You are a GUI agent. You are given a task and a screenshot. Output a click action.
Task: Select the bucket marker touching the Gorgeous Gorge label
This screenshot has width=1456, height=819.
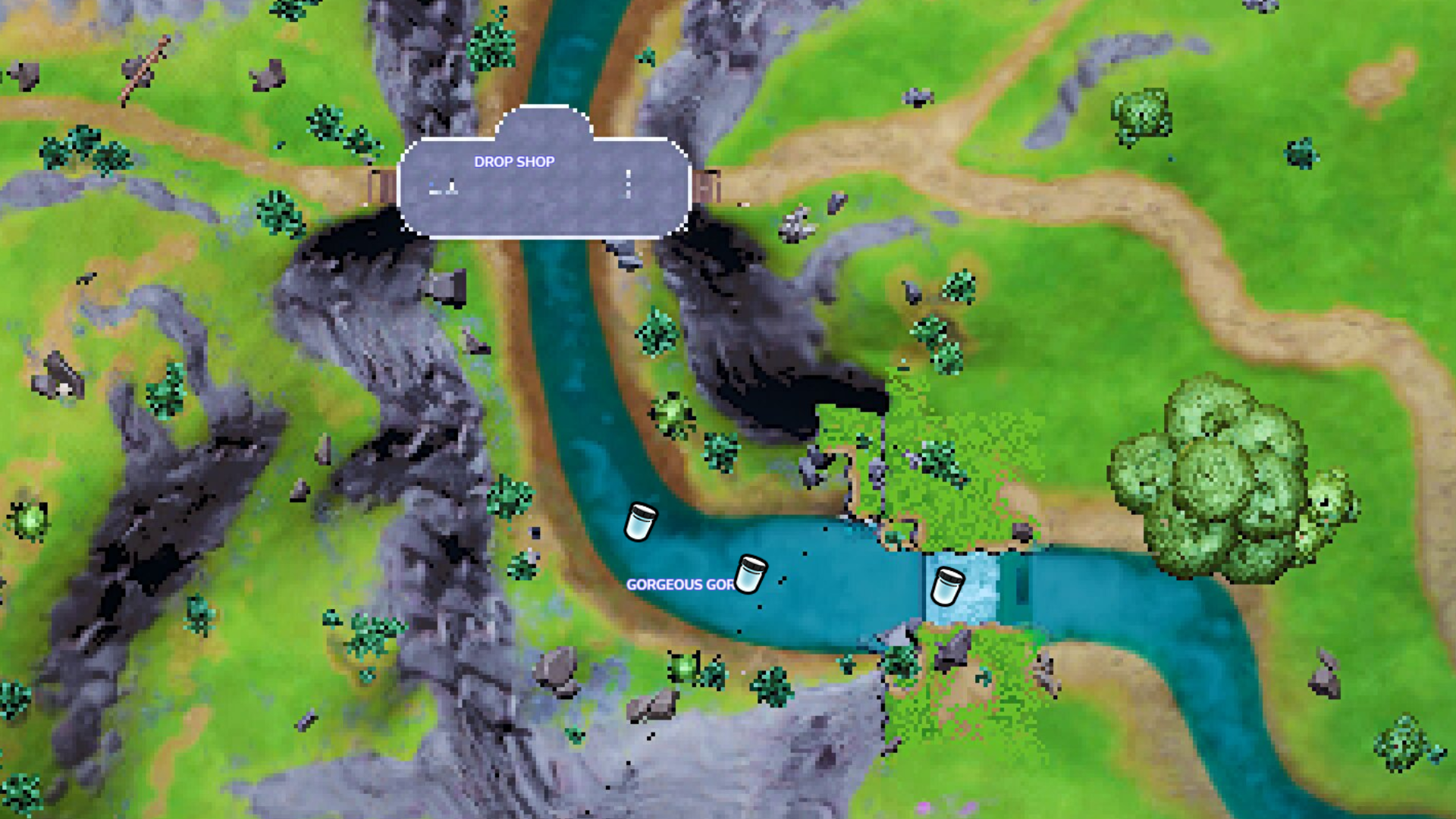tap(750, 573)
